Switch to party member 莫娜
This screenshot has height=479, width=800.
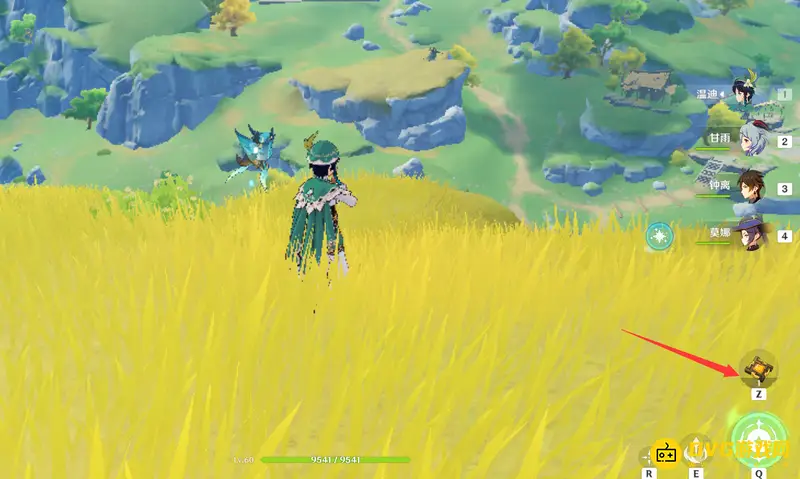tap(750, 235)
